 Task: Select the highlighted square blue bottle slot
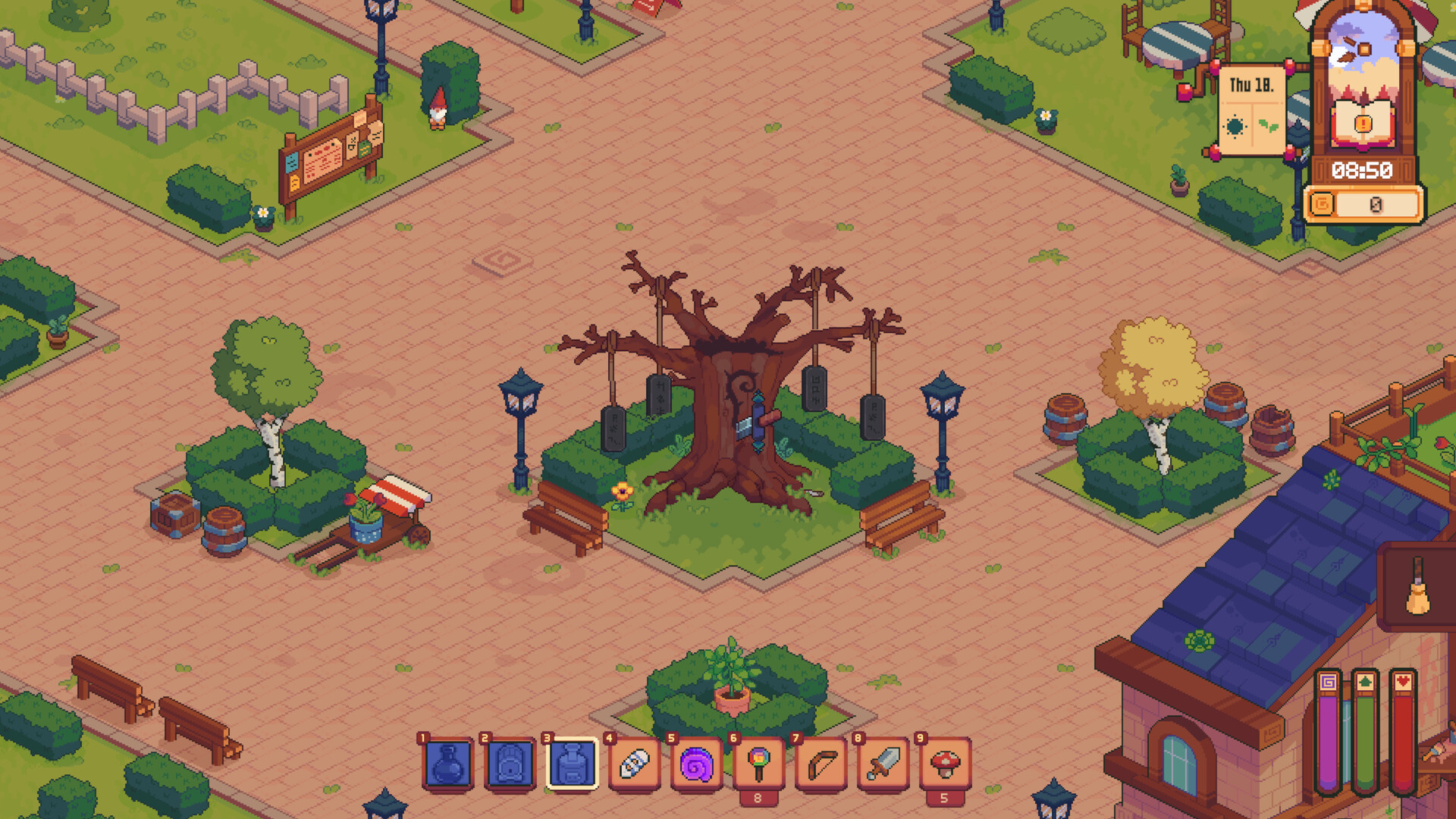(x=572, y=764)
